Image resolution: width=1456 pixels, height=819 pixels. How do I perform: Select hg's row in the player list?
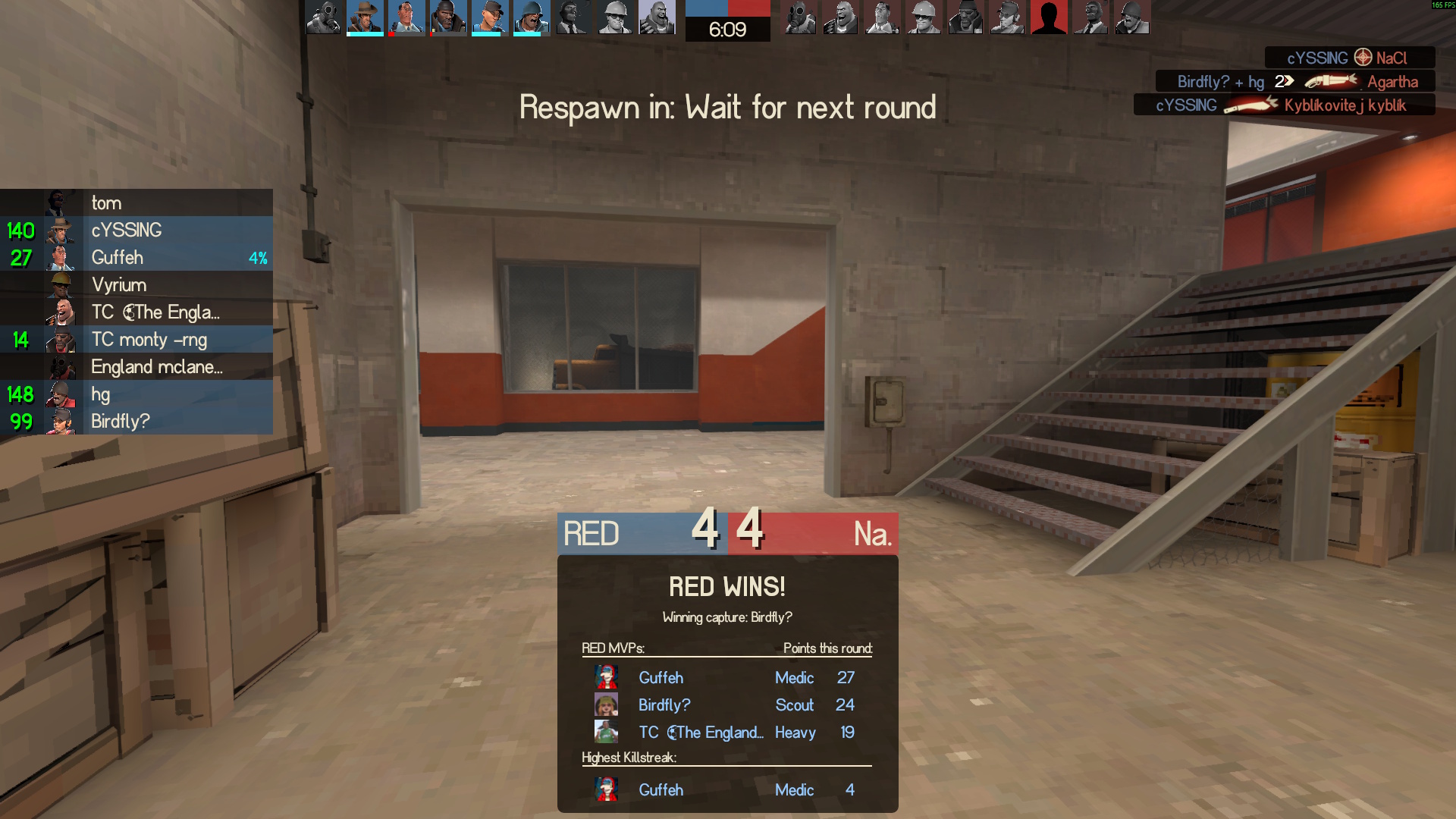click(136, 394)
